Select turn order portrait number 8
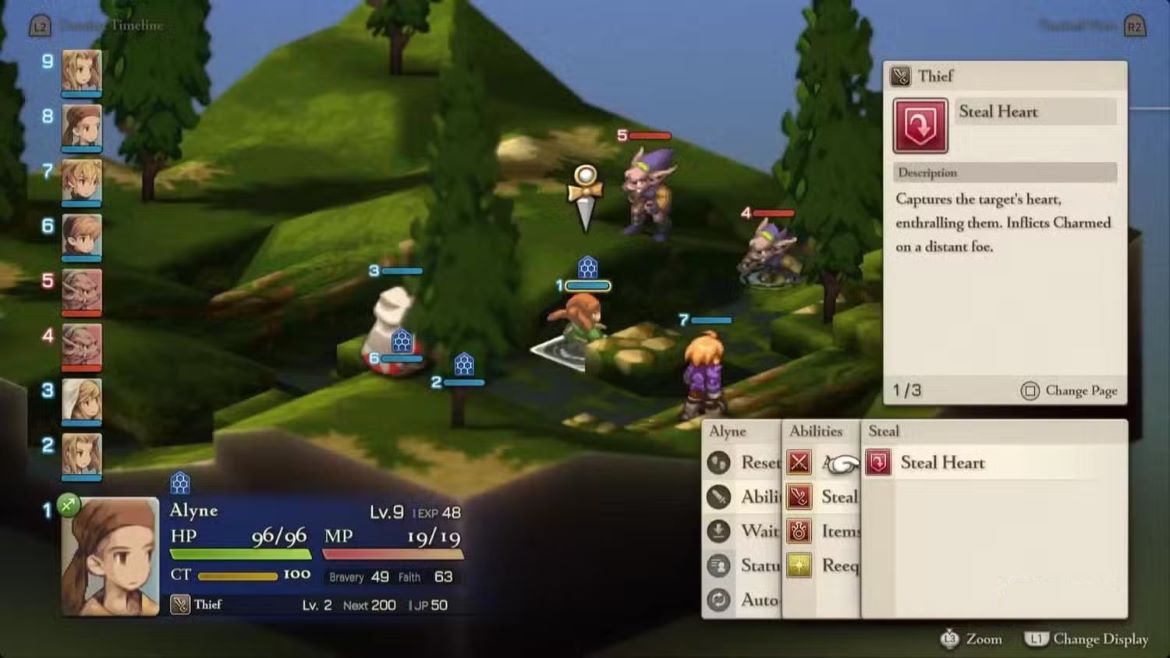This screenshot has width=1170, height=658. tap(82, 125)
